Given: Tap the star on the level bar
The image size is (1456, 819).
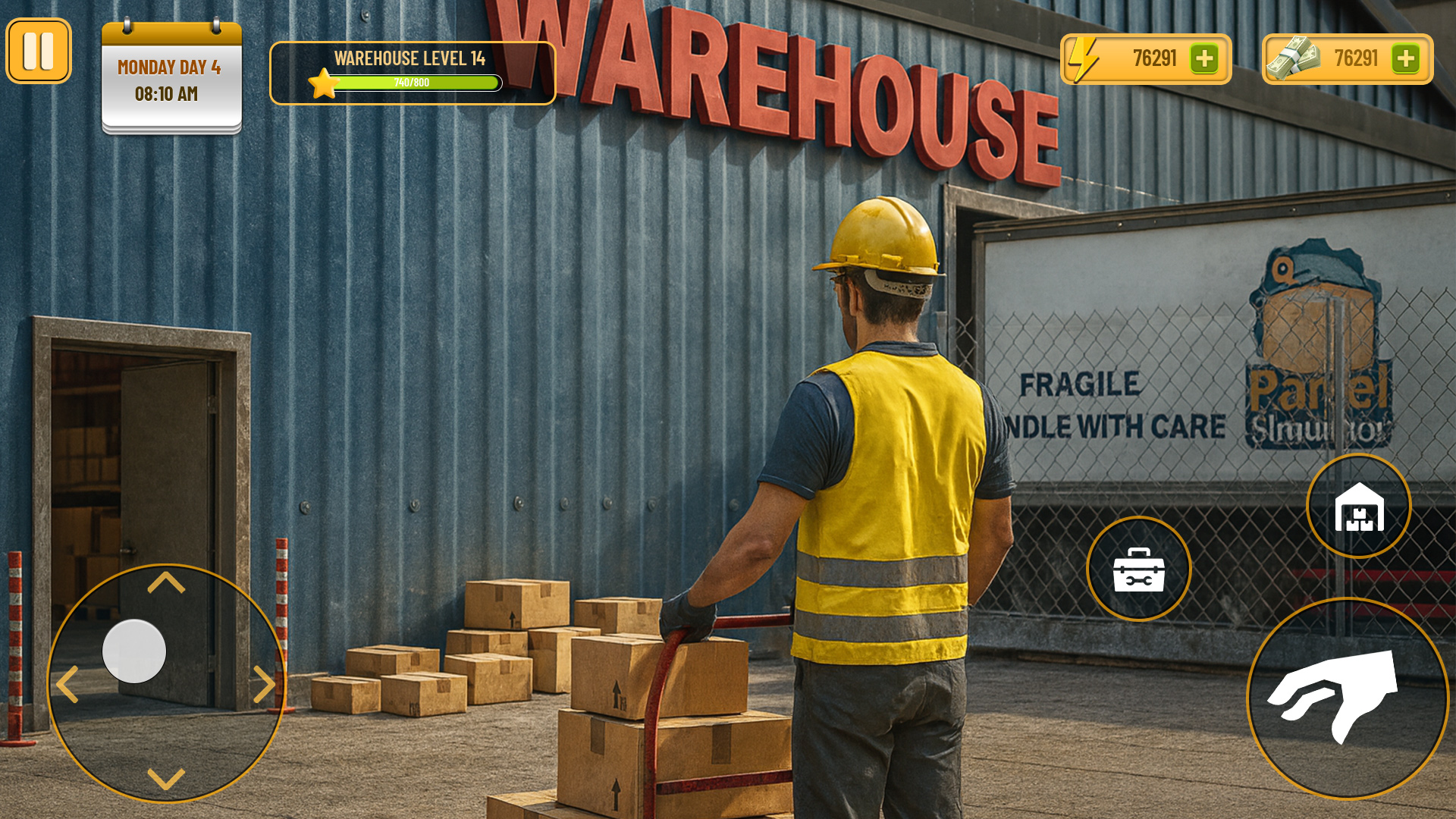Looking at the screenshot, I should (x=323, y=83).
